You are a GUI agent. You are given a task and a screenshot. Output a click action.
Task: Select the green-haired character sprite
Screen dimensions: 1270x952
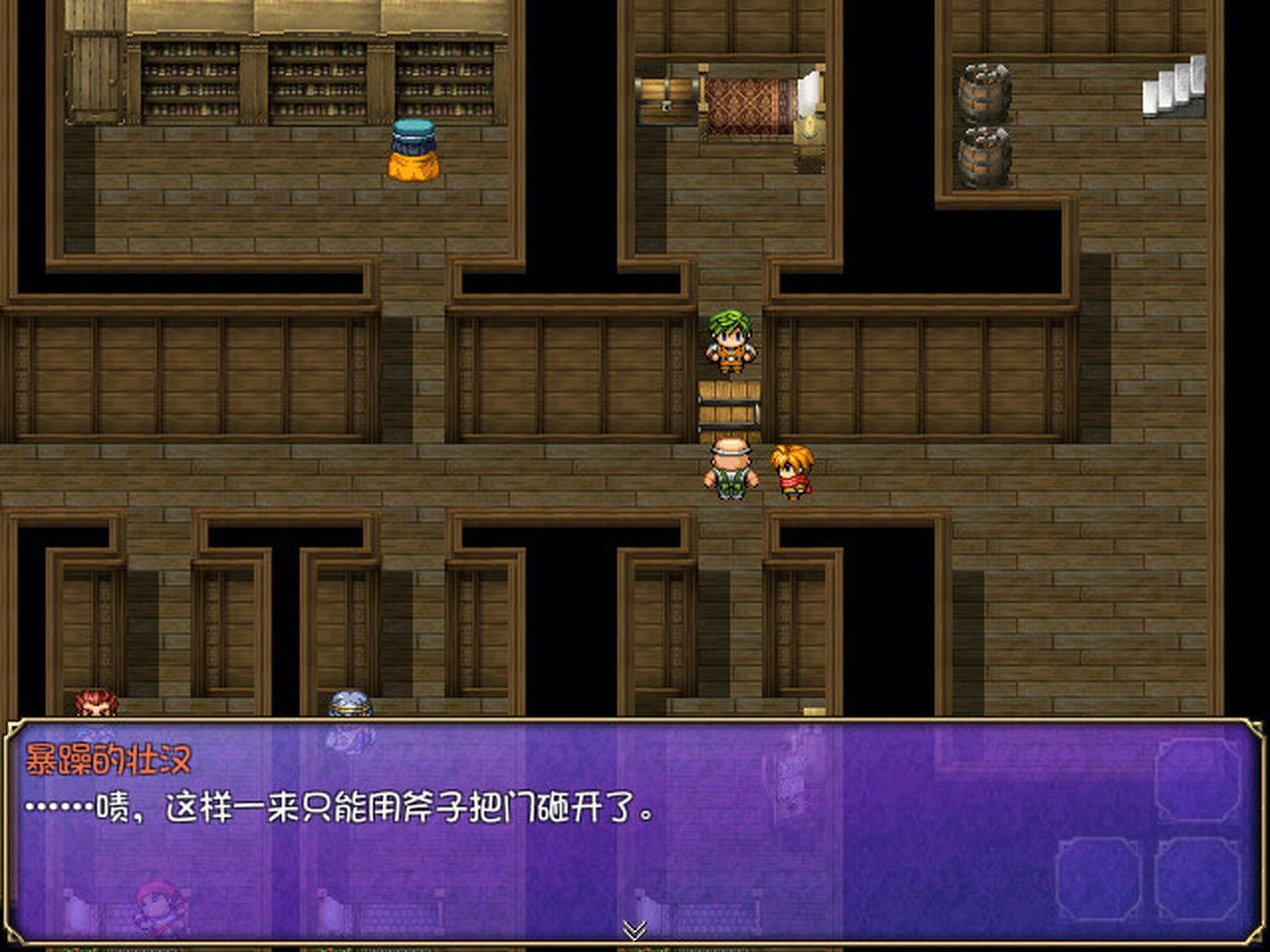coord(729,342)
